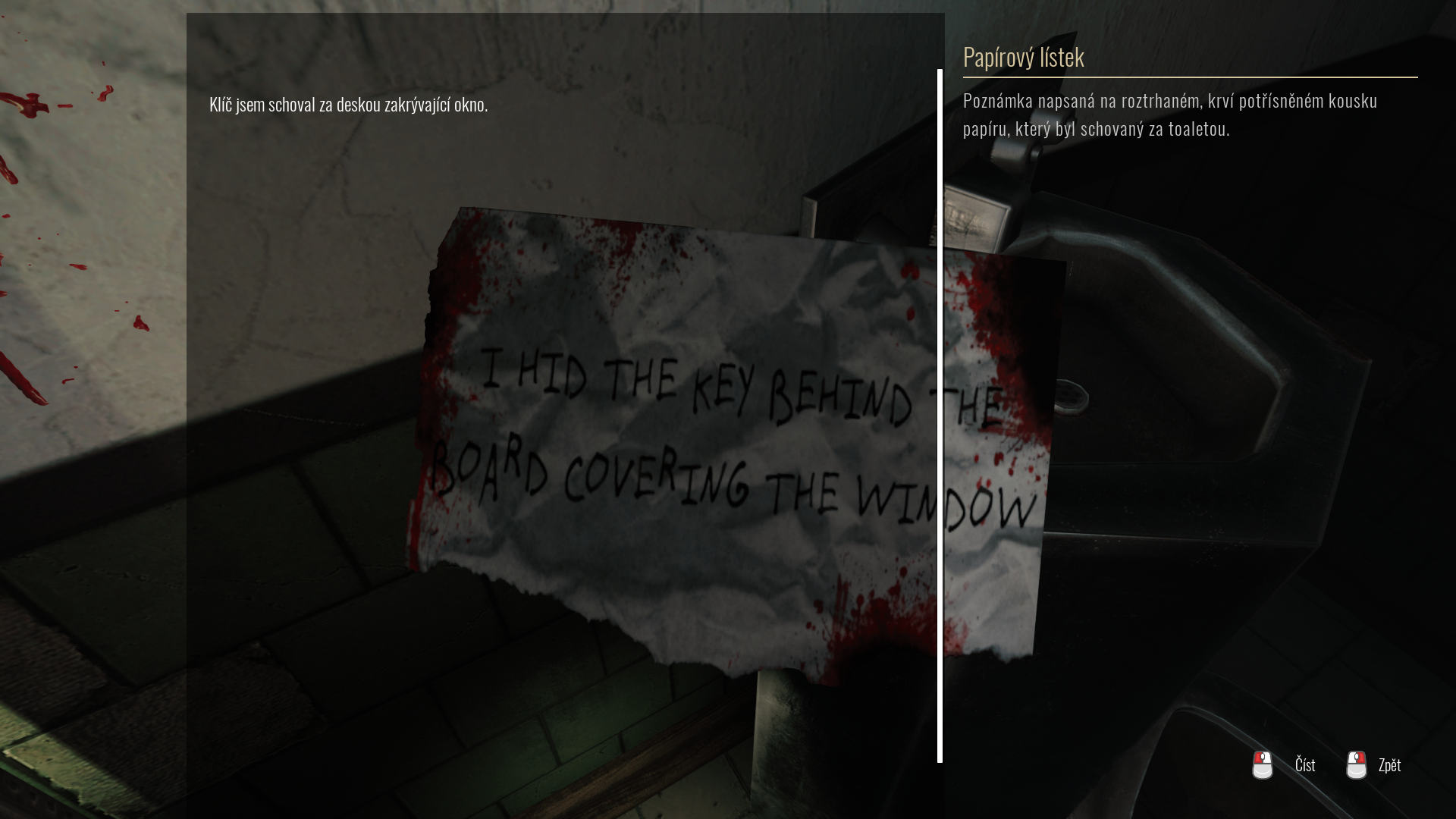Click the note text panel's vertical scrollbar
The height and width of the screenshot is (819, 1456).
[x=940, y=416]
